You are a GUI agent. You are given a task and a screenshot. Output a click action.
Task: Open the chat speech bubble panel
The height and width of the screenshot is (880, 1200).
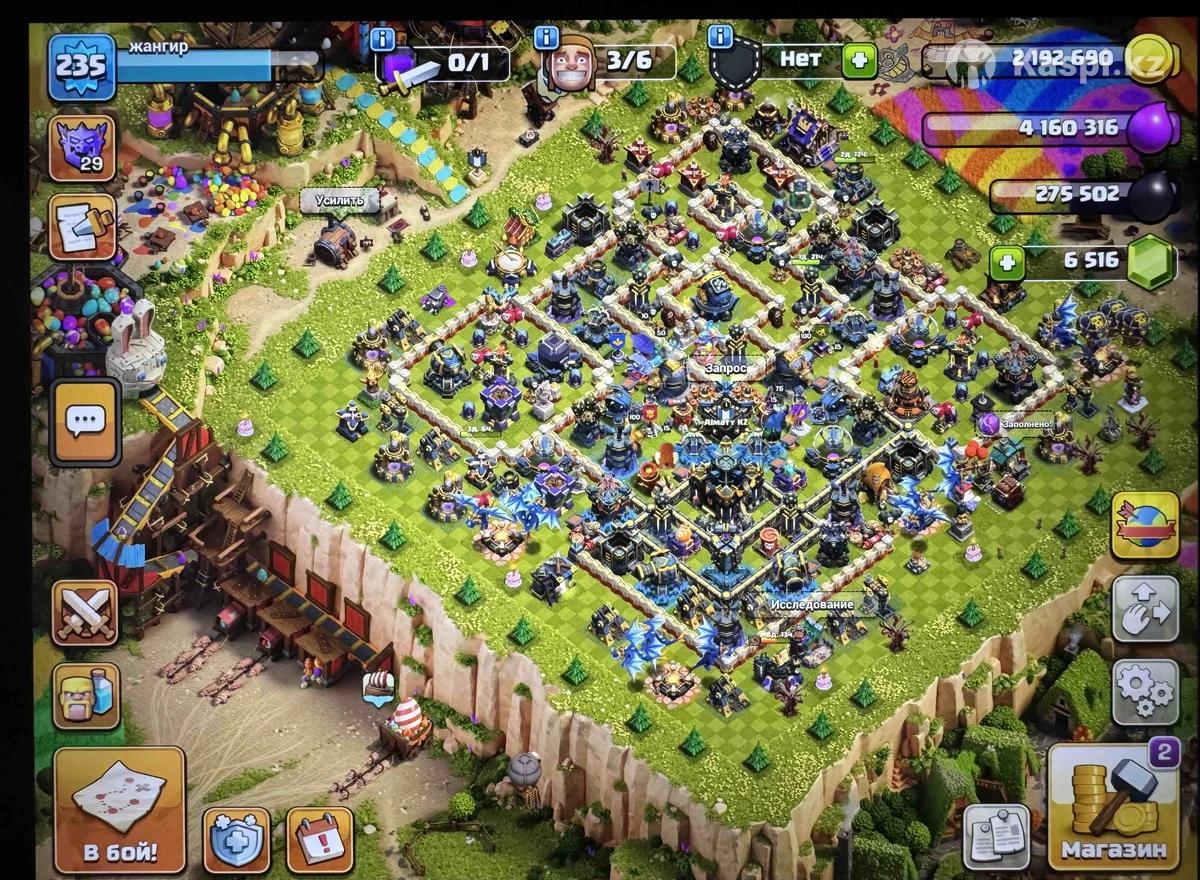[x=84, y=422]
